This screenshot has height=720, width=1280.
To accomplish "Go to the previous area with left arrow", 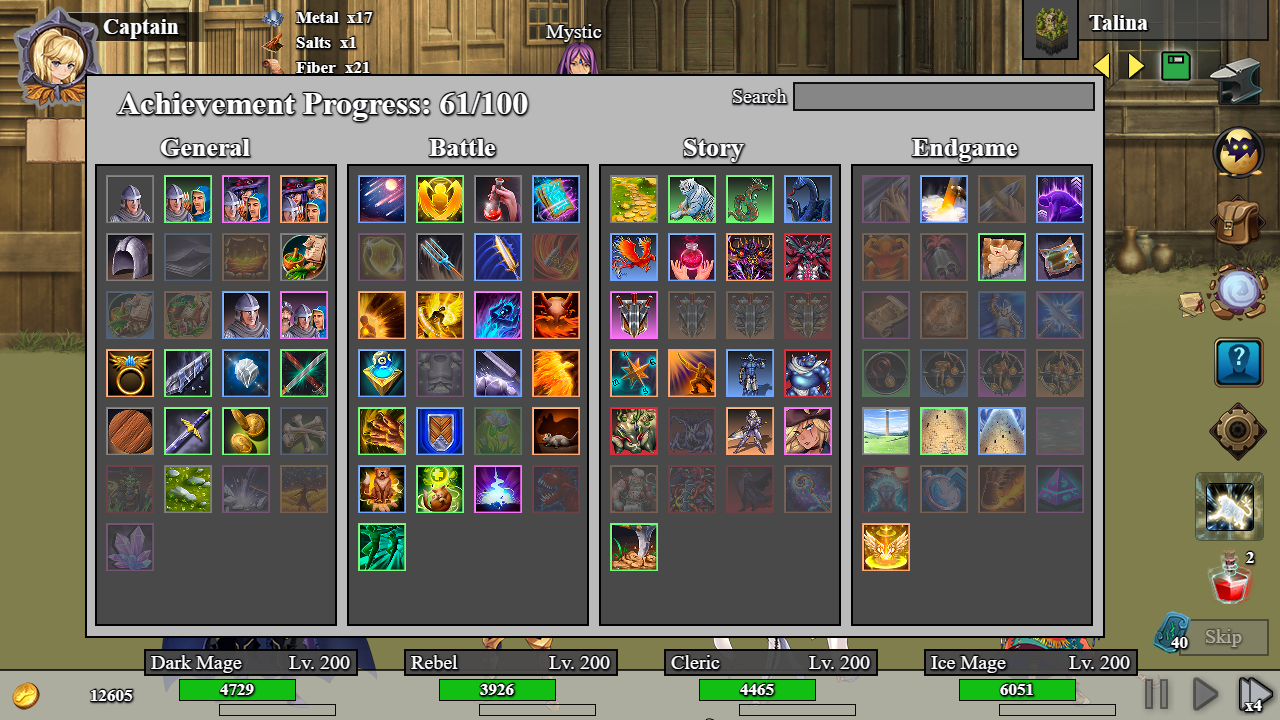I will [1102, 67].
